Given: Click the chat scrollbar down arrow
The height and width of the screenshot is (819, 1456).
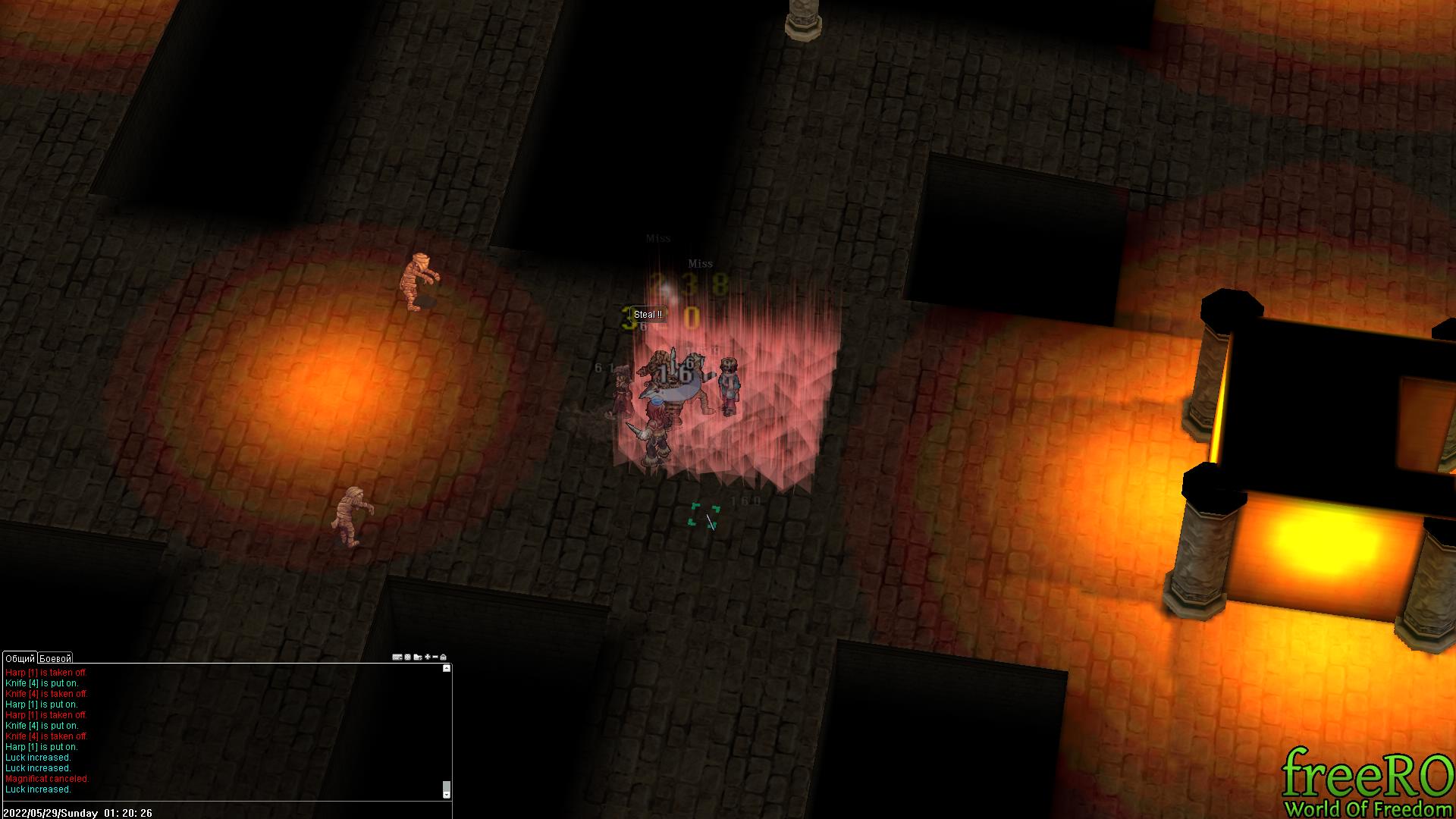Looking at the screenshot, I should click(447, 794).
